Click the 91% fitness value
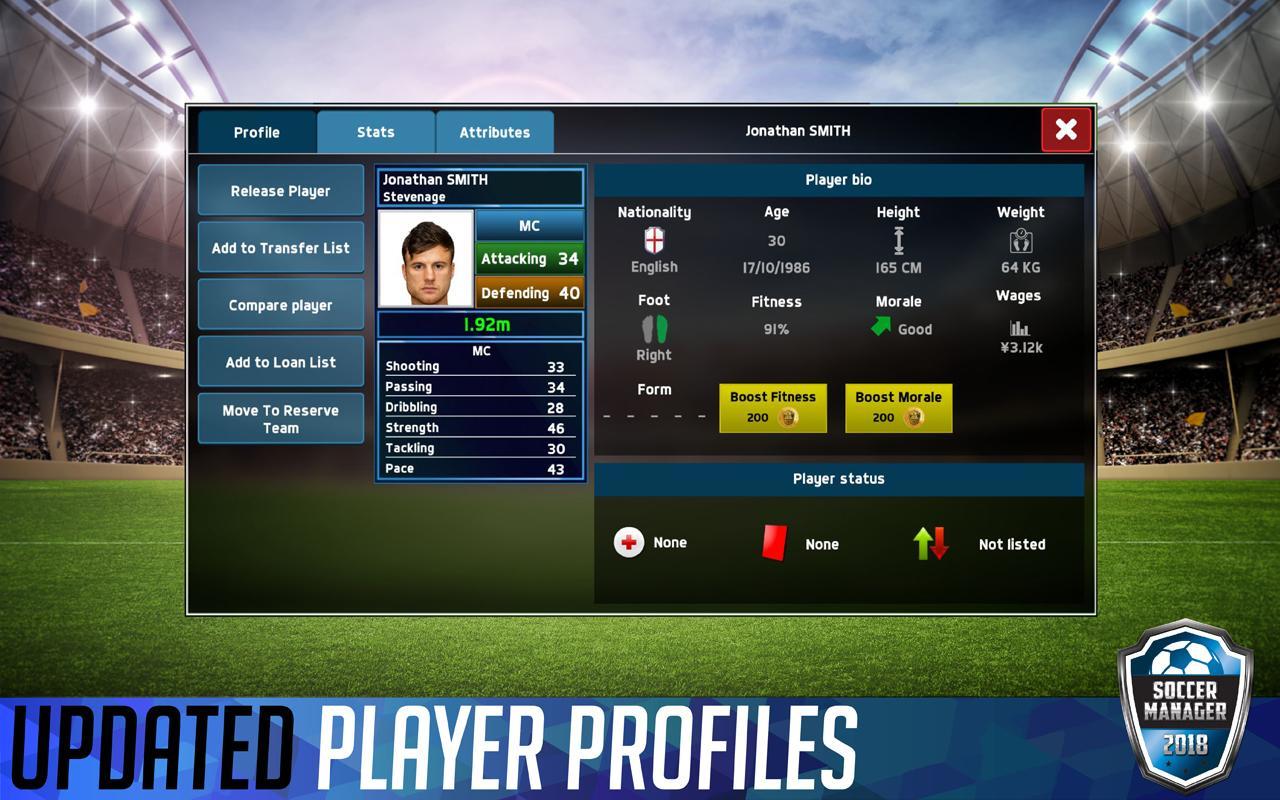The image size is (1280, 800). click(x=776, y=328)
